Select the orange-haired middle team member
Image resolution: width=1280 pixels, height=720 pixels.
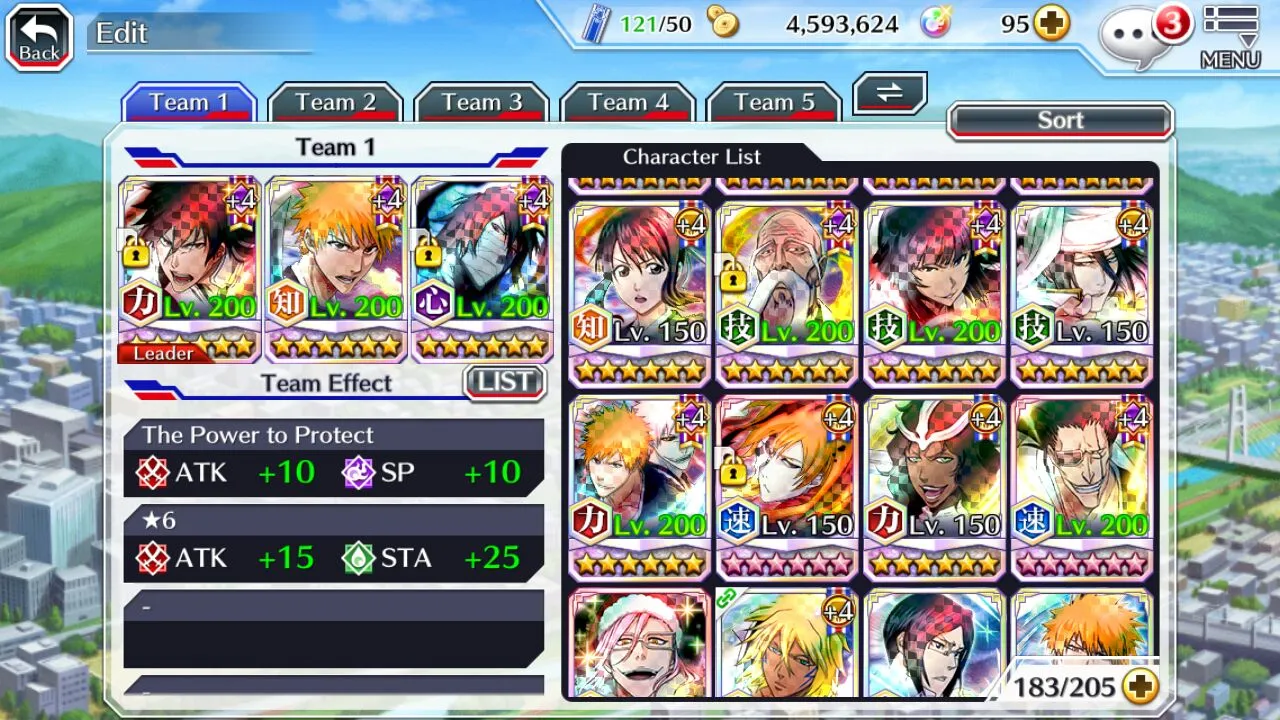335,268
